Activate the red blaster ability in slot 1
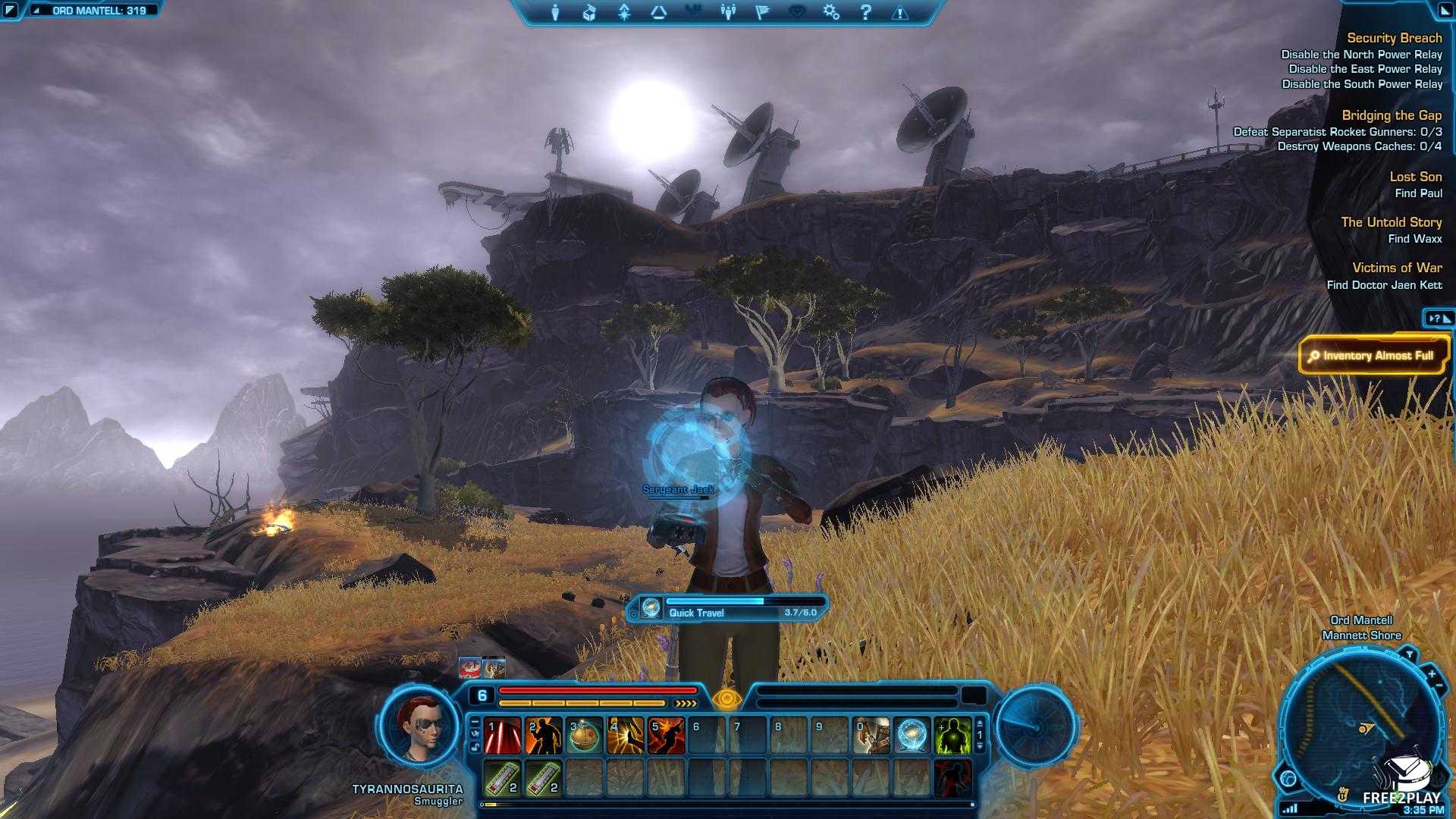The image size is (1456, 819). [x=502, y=736]
